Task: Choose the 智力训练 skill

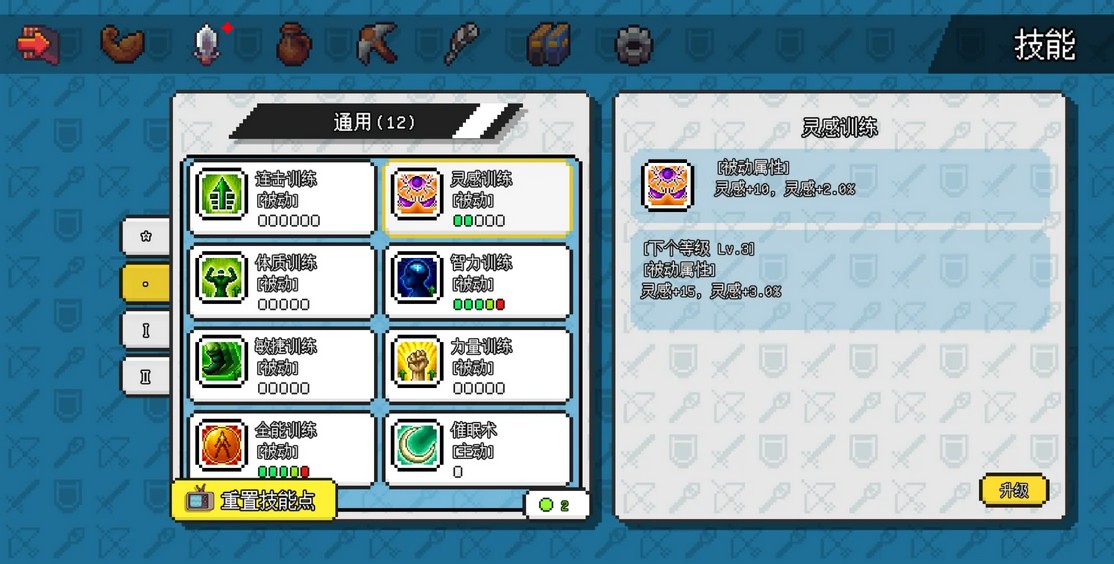Action: (x=478, y=281)
